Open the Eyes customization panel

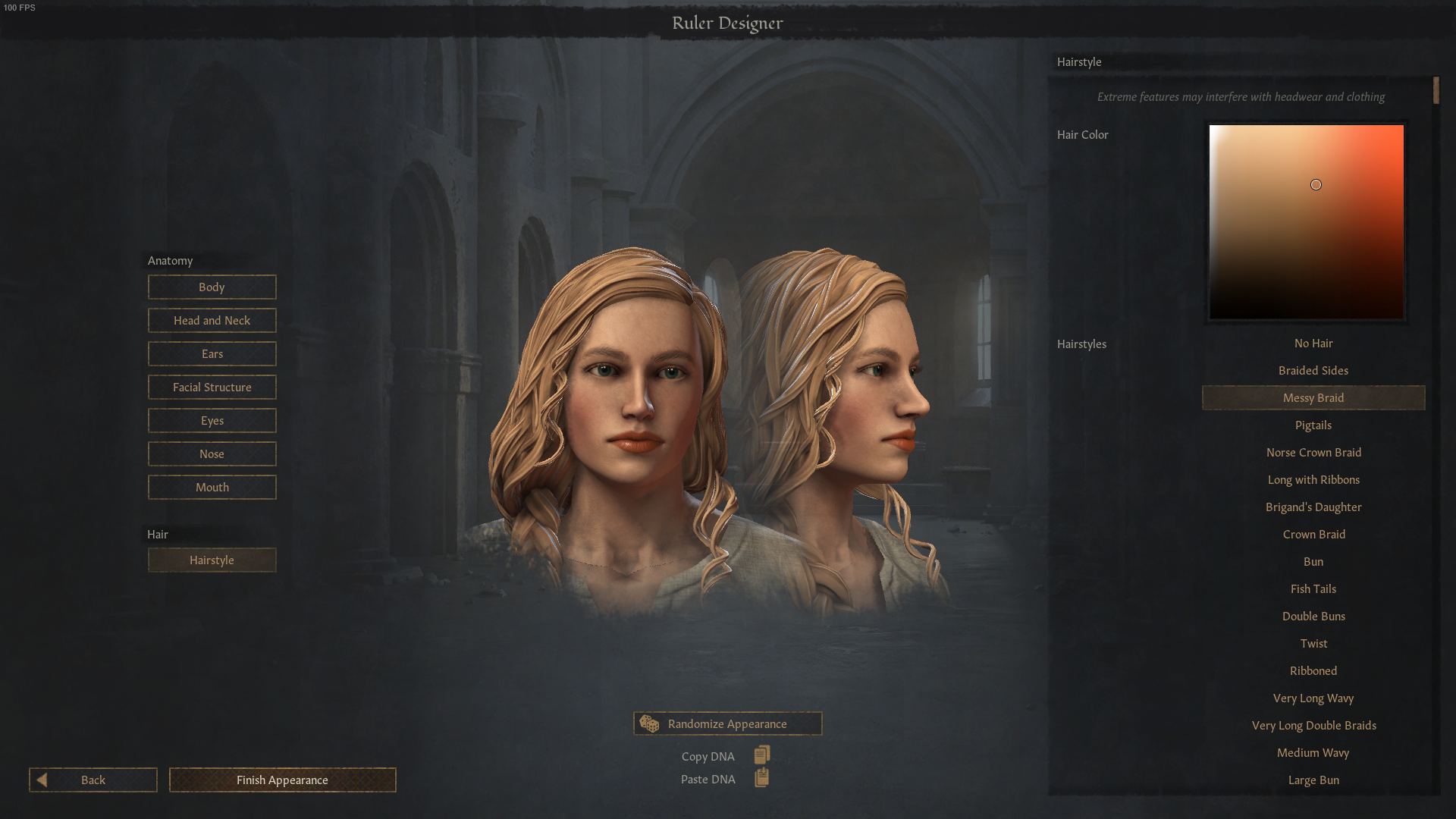coord(212,420)
